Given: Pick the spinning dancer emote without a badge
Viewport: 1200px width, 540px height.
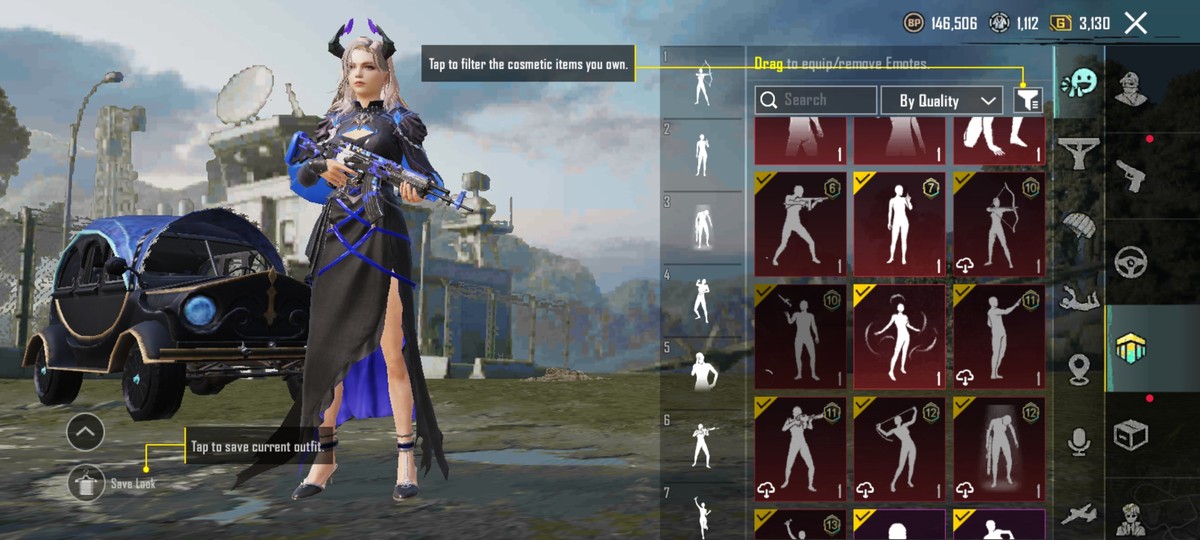Looking at the screenshot, I should tap(899, 336).
